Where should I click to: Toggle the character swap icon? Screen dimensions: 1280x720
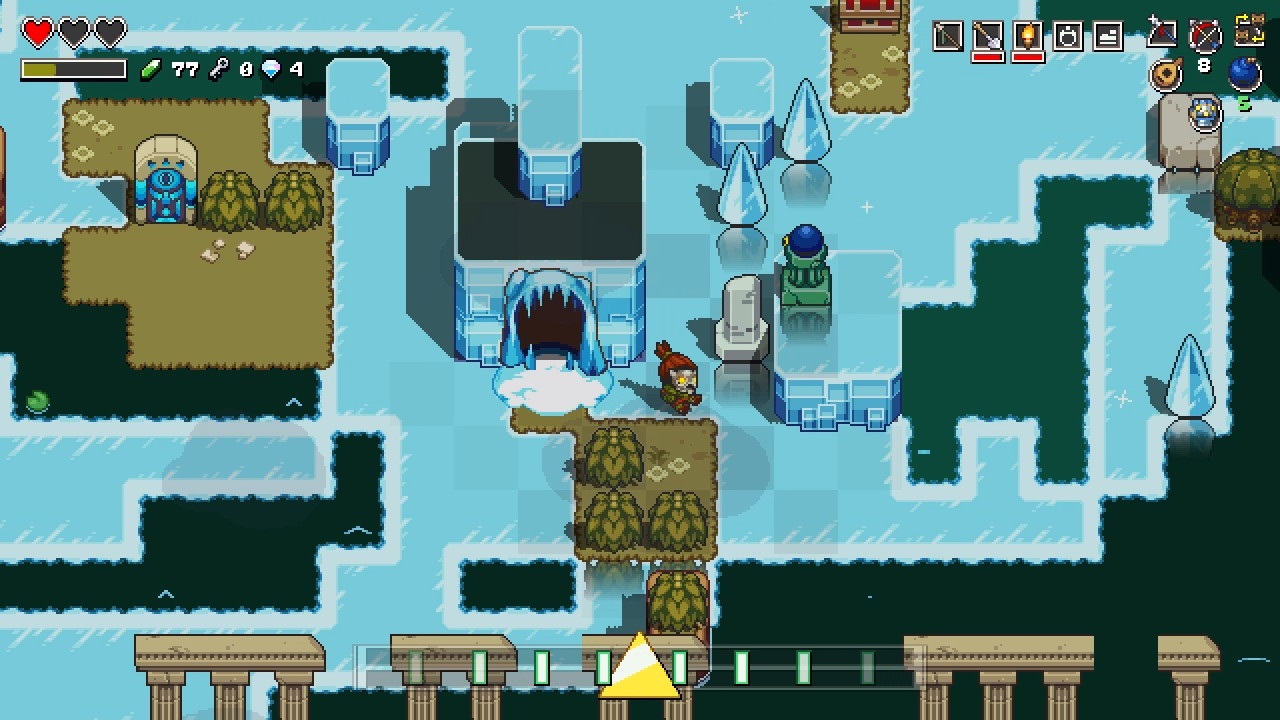coord(1249,30)
